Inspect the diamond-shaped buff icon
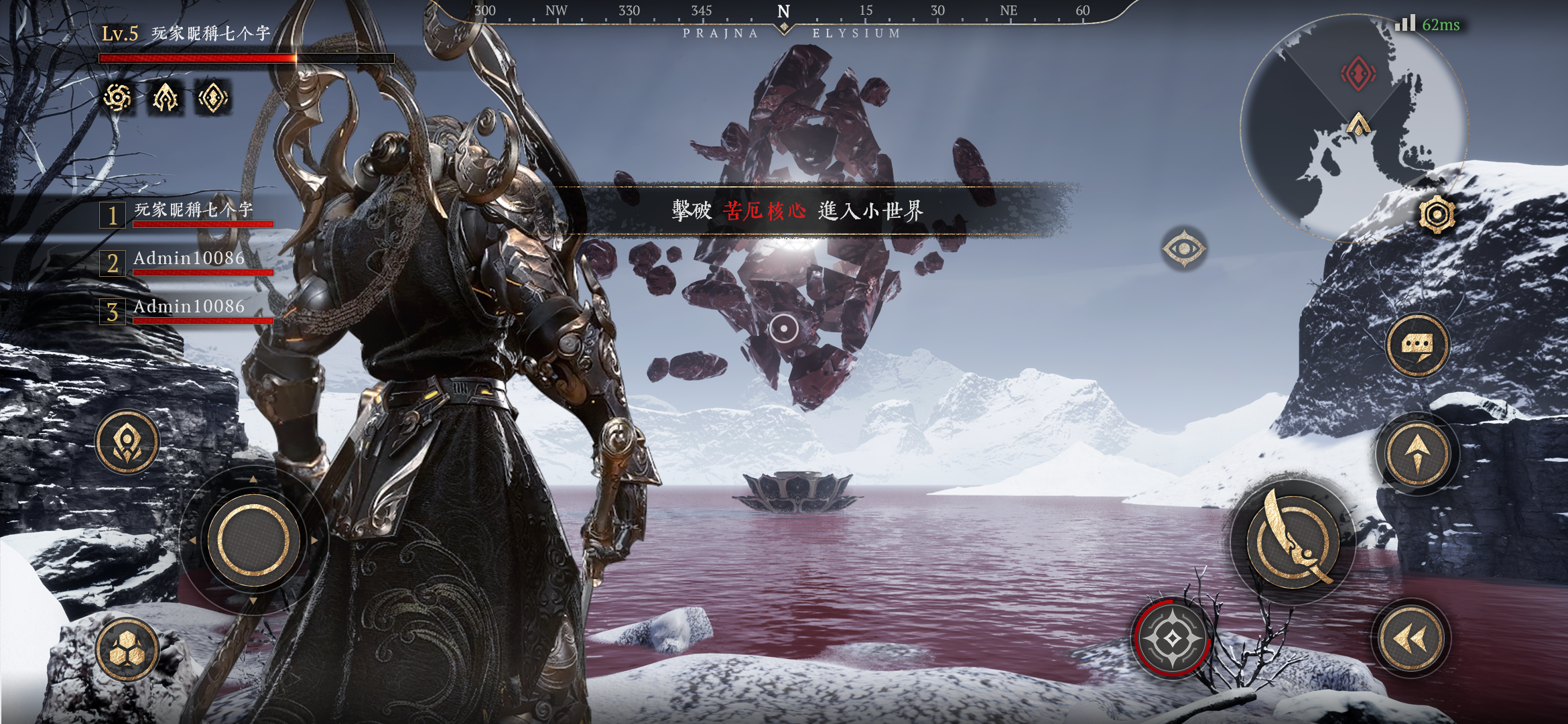 pyautogui.click(x=213, y=98)
